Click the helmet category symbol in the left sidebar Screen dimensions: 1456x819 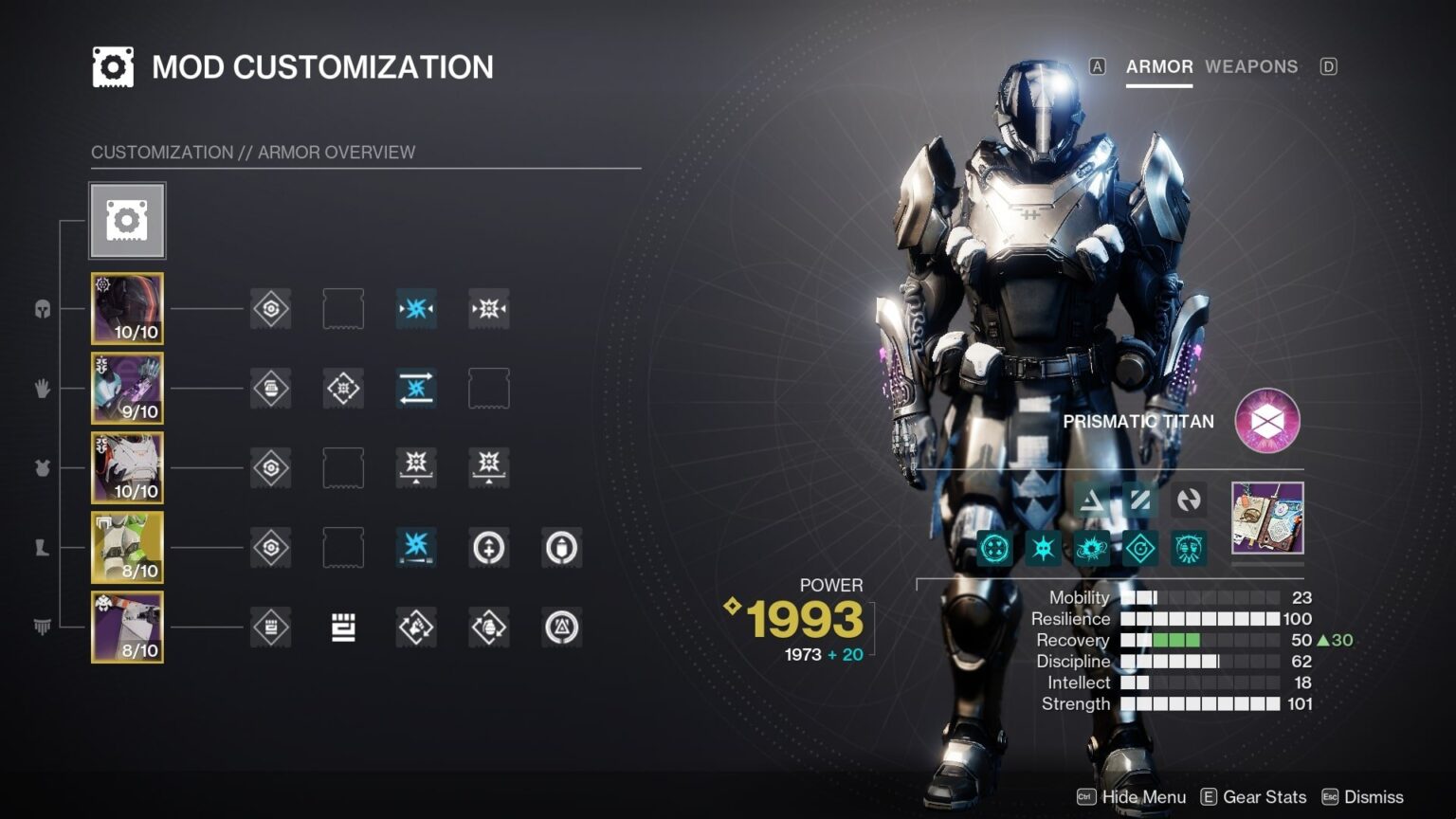pos(42,310)
